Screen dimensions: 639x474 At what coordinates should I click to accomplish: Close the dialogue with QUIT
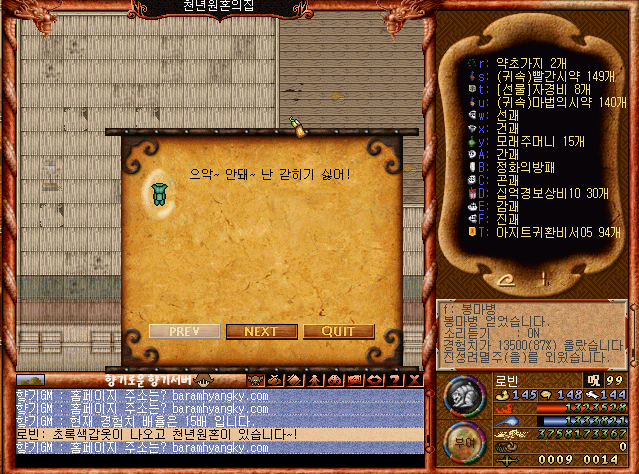pyautogui.click(x=339, y=331)
